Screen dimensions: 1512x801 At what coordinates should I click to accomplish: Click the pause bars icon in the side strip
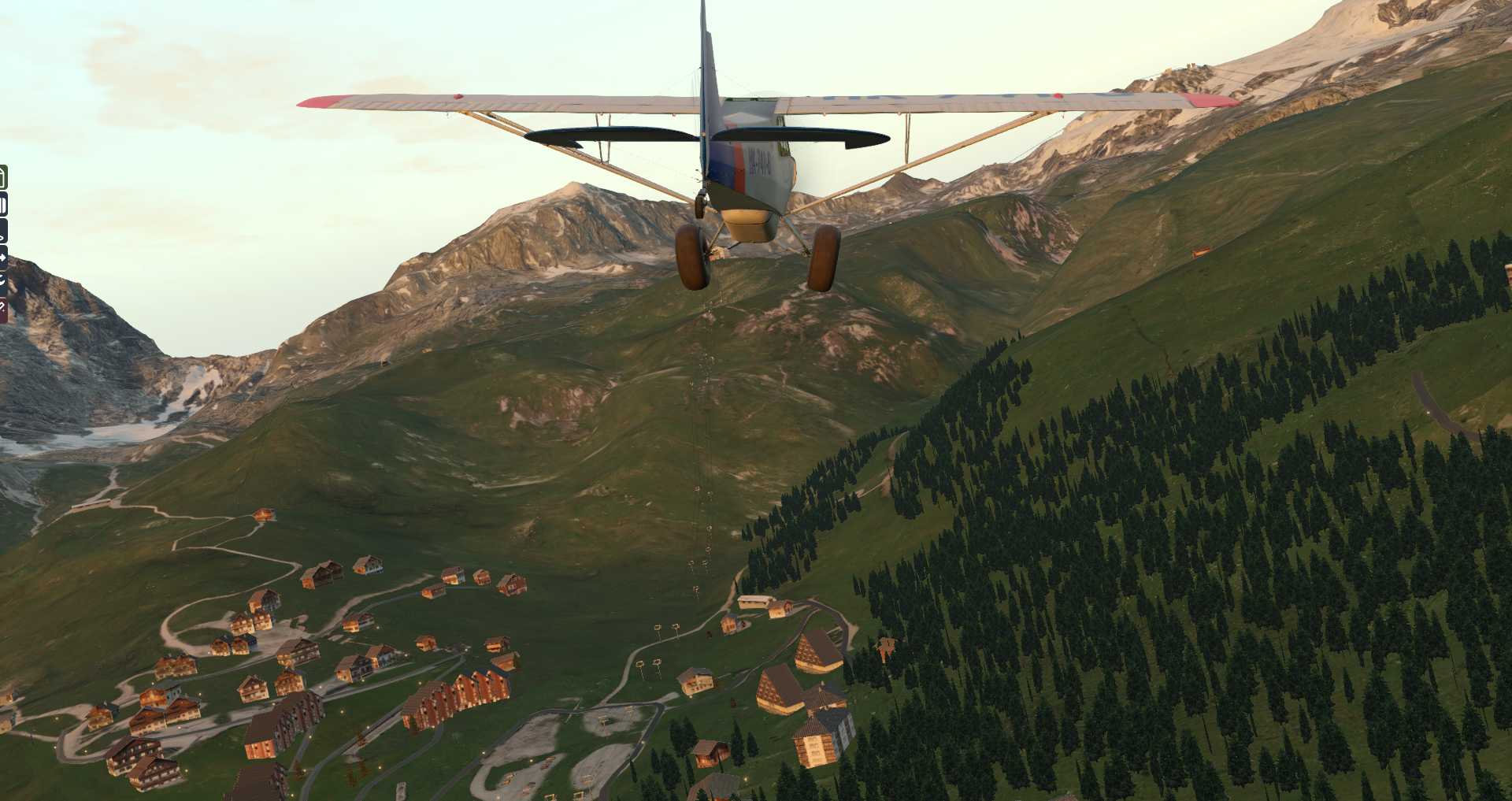3,206
